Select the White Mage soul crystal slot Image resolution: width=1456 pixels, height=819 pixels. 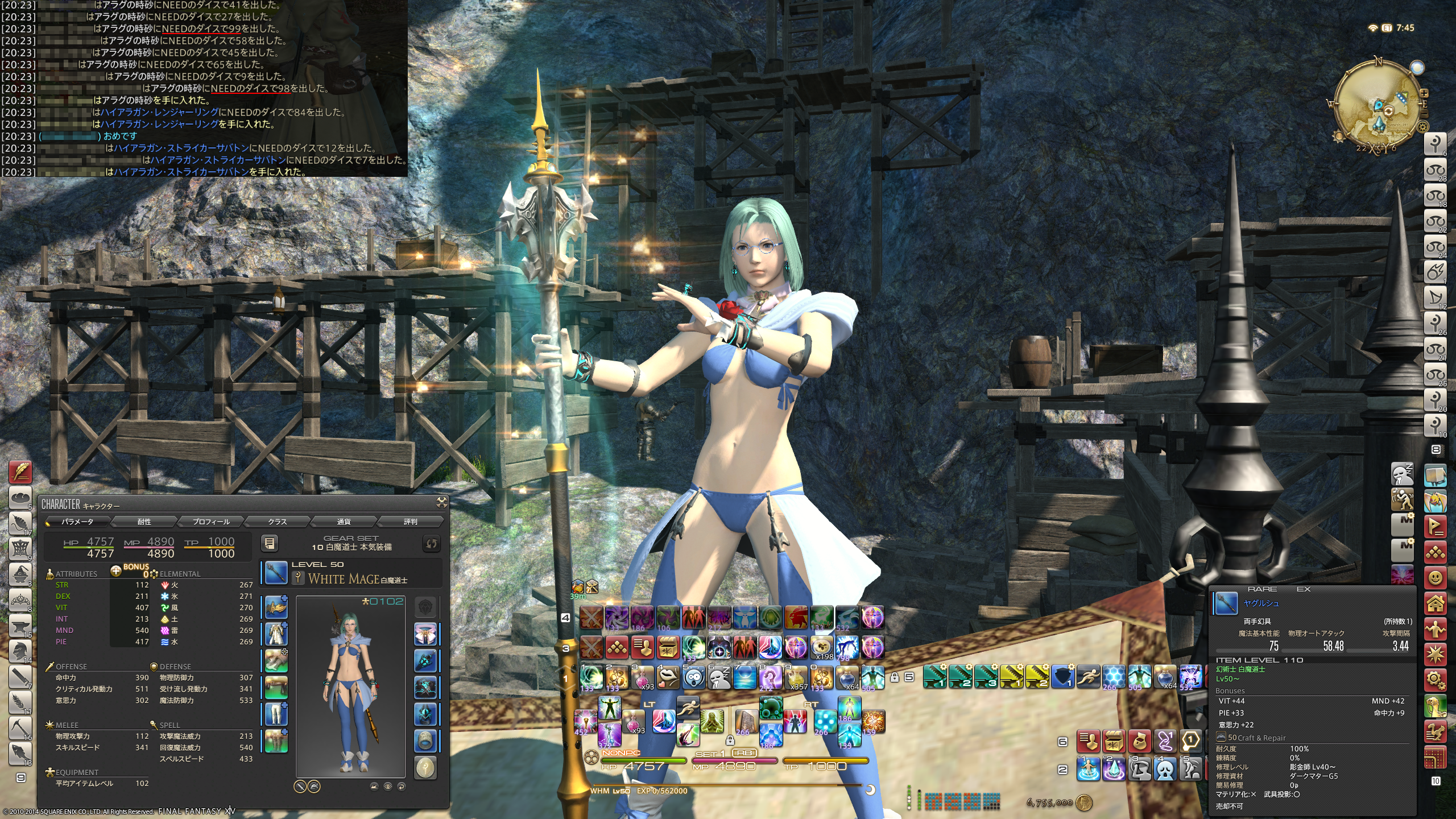[x=425, y=767]
